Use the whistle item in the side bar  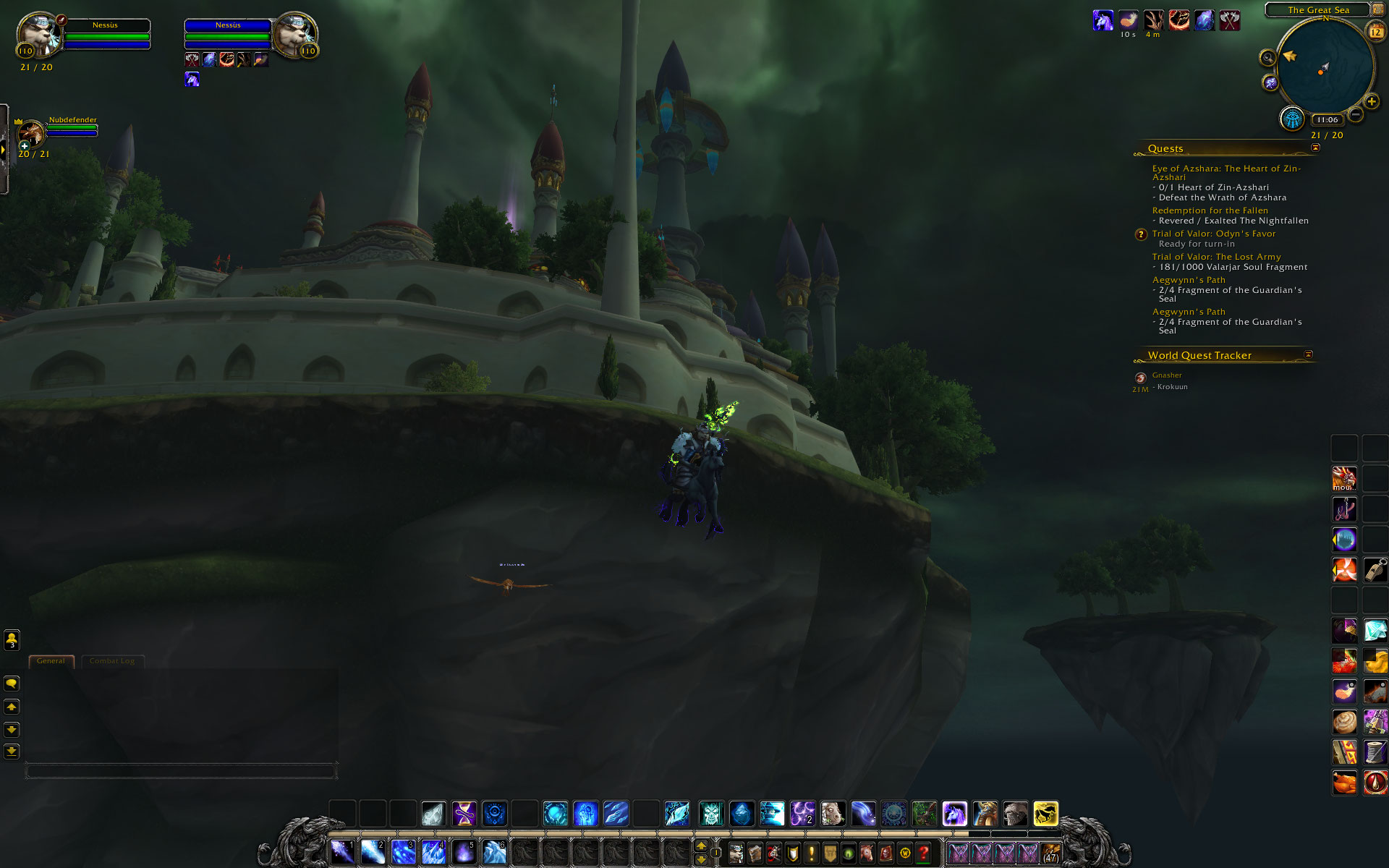1375,570
